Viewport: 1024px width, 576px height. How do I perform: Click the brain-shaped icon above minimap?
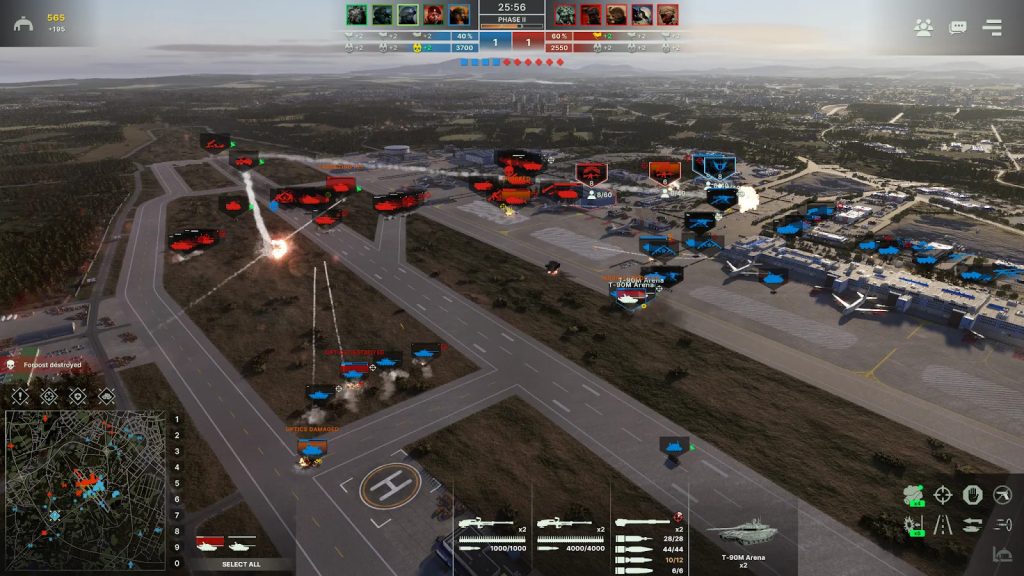[106, 397]
